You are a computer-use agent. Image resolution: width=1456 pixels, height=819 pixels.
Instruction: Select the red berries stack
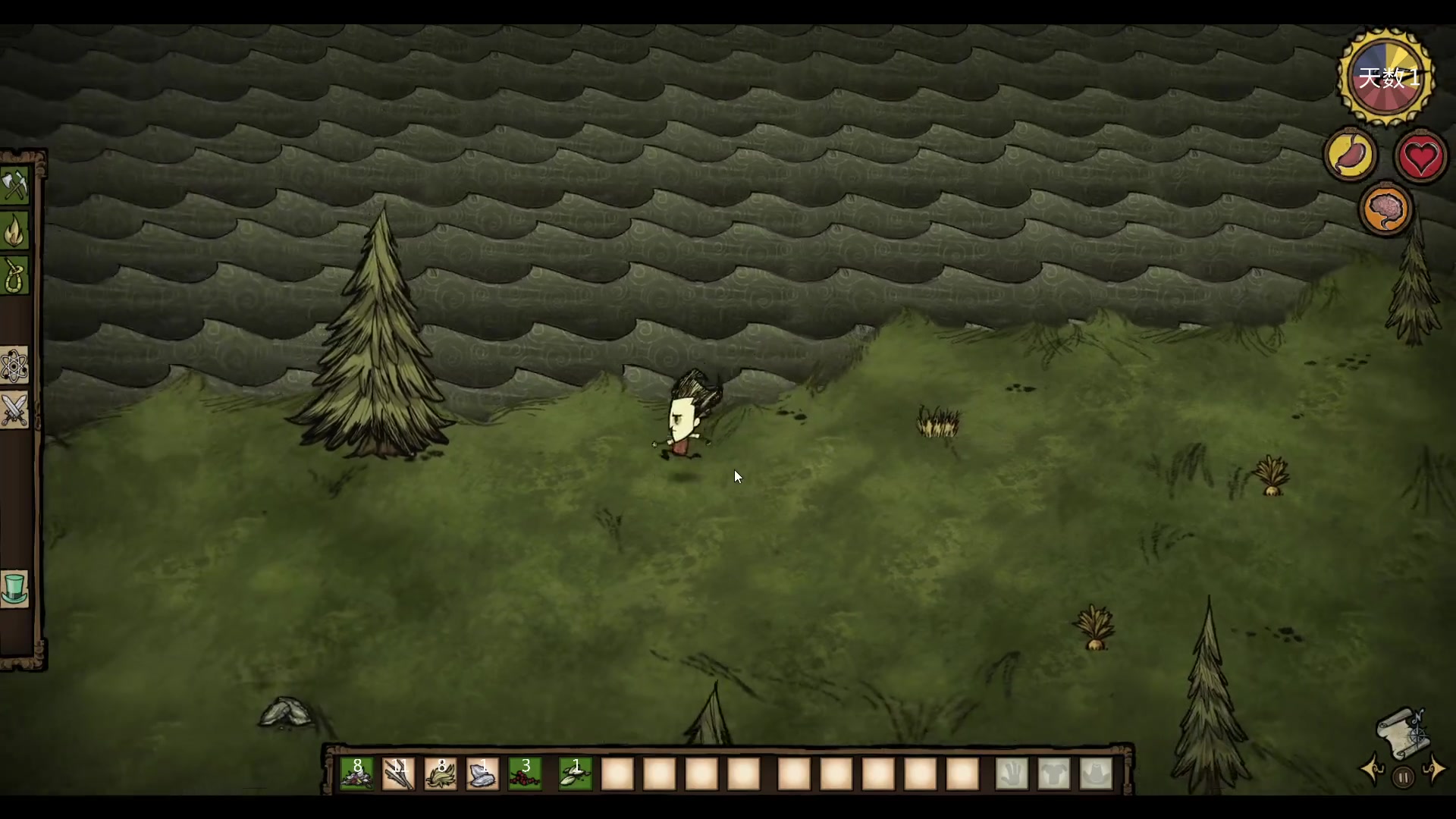pos(525,773)
